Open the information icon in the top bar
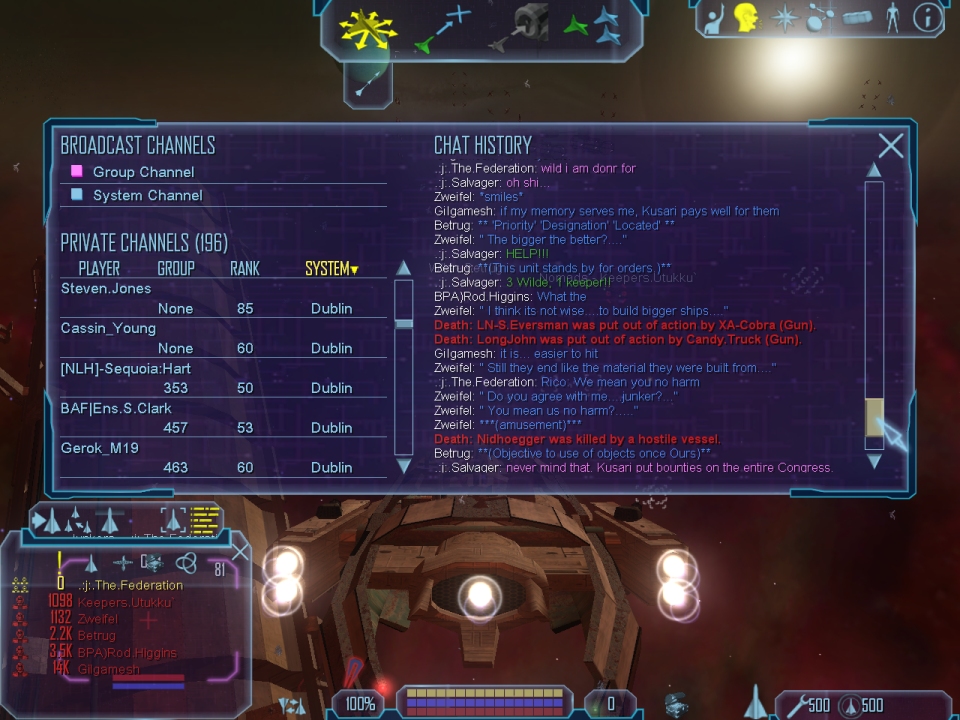This screenshot has height=720, width=960. 928,18
